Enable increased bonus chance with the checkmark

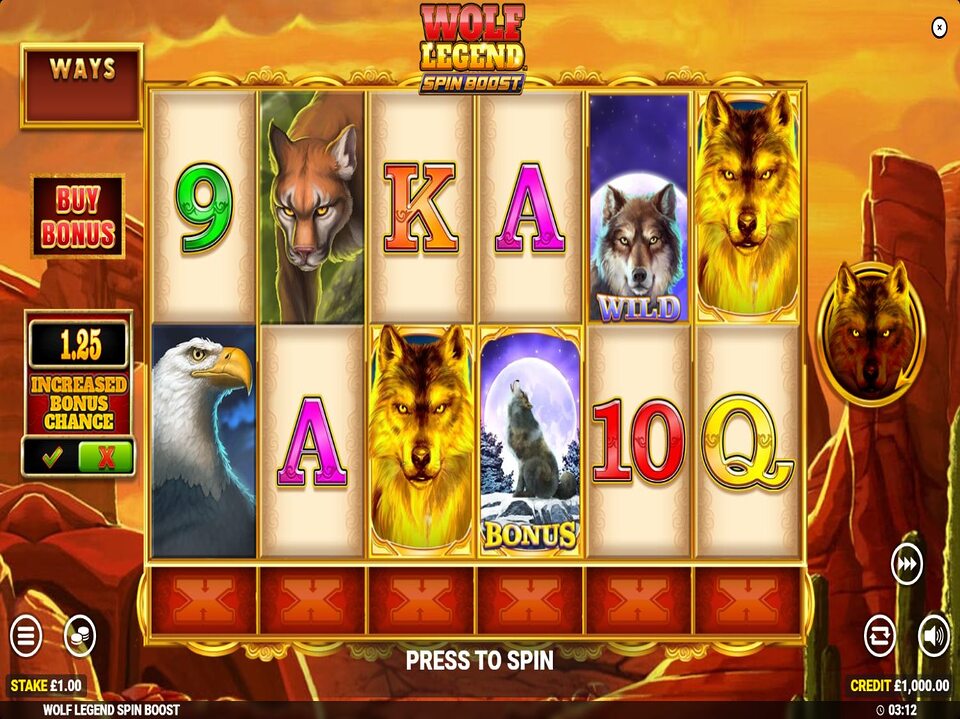coord(51,457)
